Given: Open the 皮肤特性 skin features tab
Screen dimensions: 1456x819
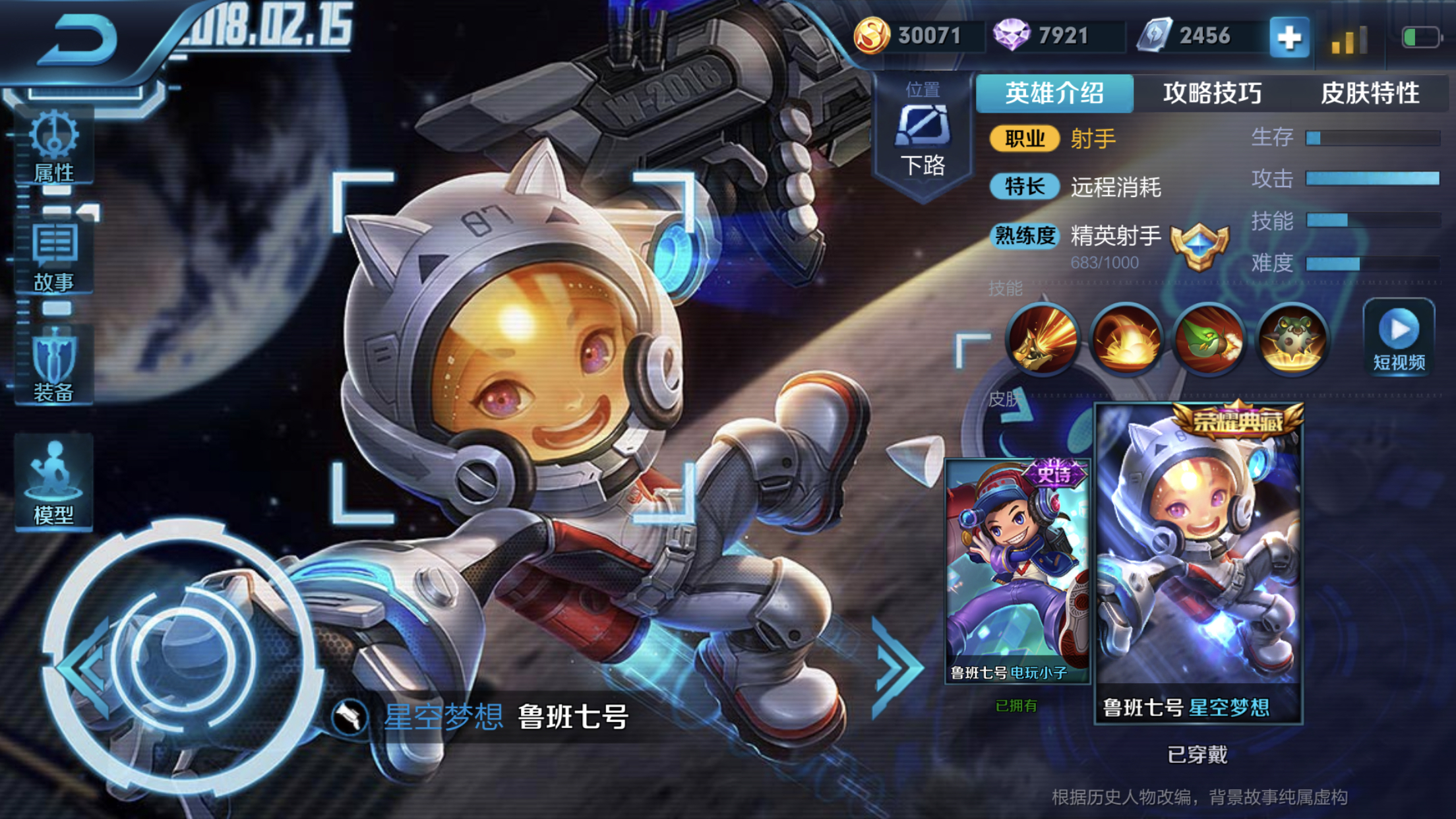Looking at the screenshot, I should click(1372, 94).
